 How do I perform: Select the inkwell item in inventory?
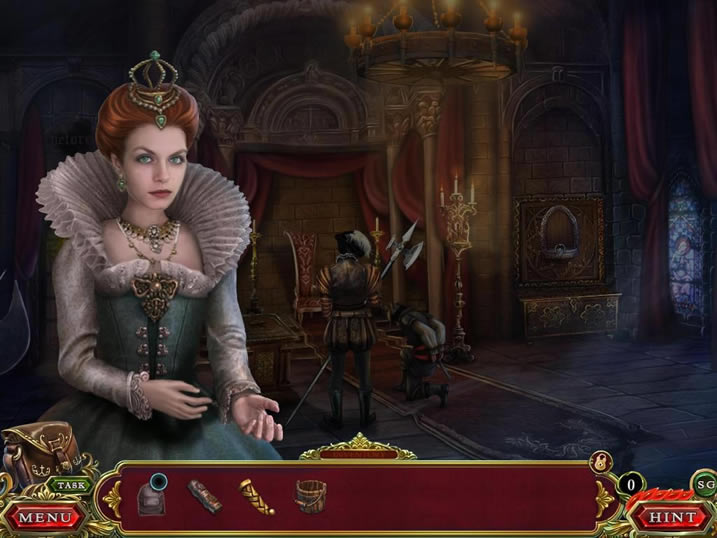[153, 495]
